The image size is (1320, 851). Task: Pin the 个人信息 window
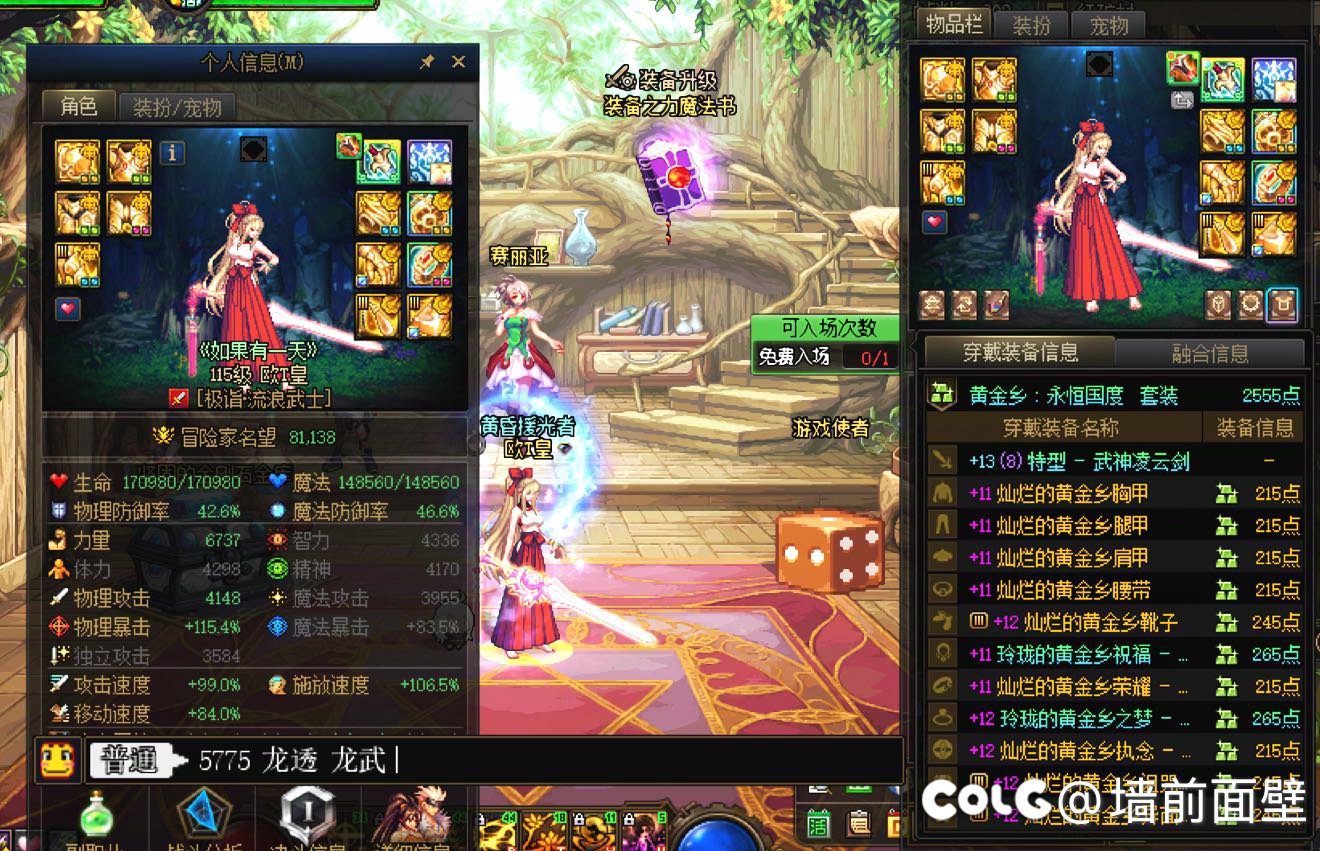pyautogui.click(x=427, y=62)
